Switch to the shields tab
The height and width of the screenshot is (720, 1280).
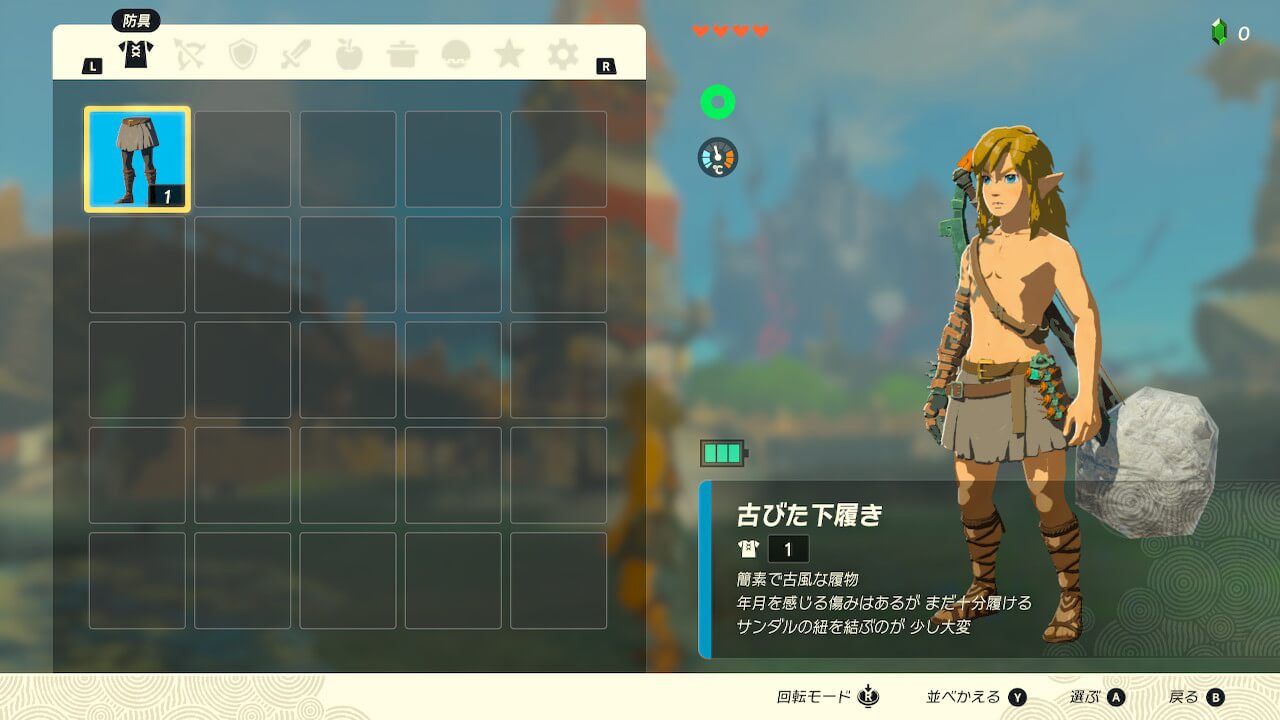click(x=243, y=54)
